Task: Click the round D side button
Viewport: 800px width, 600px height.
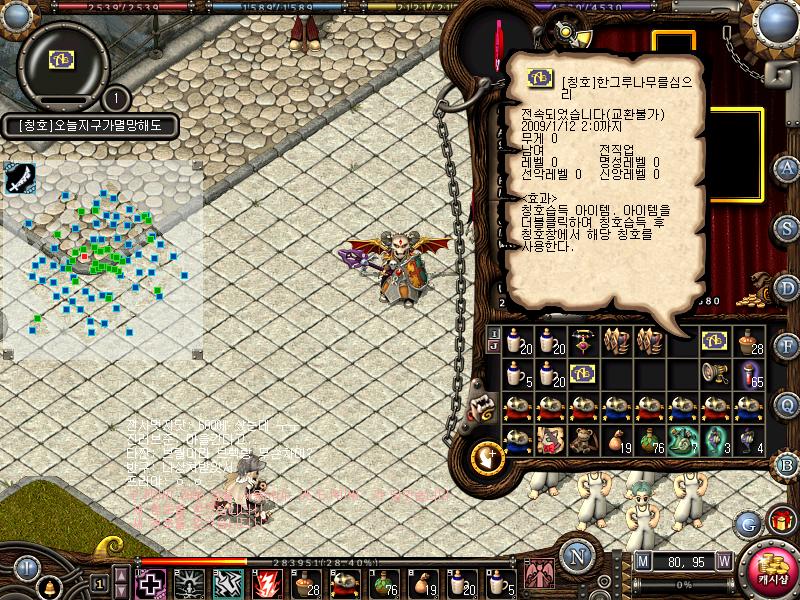Action: (x=787, y=287)
